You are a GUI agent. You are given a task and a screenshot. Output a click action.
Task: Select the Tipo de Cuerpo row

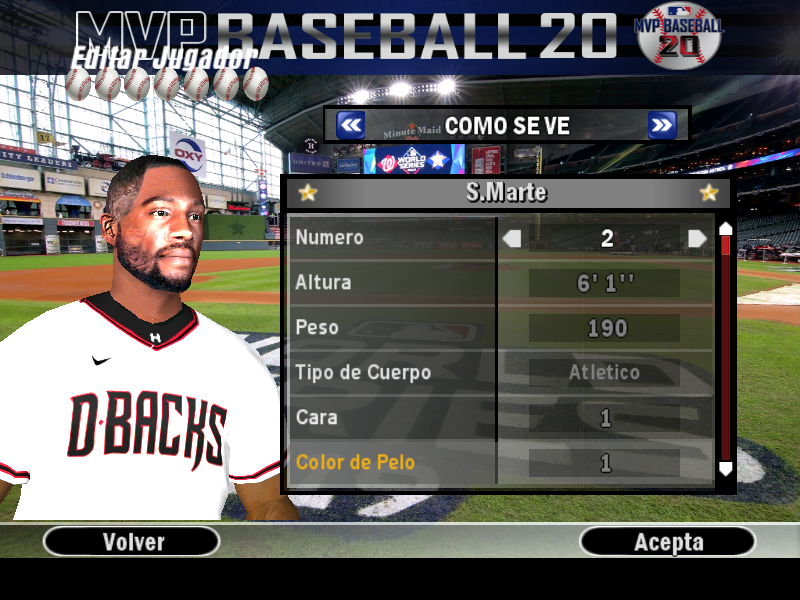pos(392,373)
